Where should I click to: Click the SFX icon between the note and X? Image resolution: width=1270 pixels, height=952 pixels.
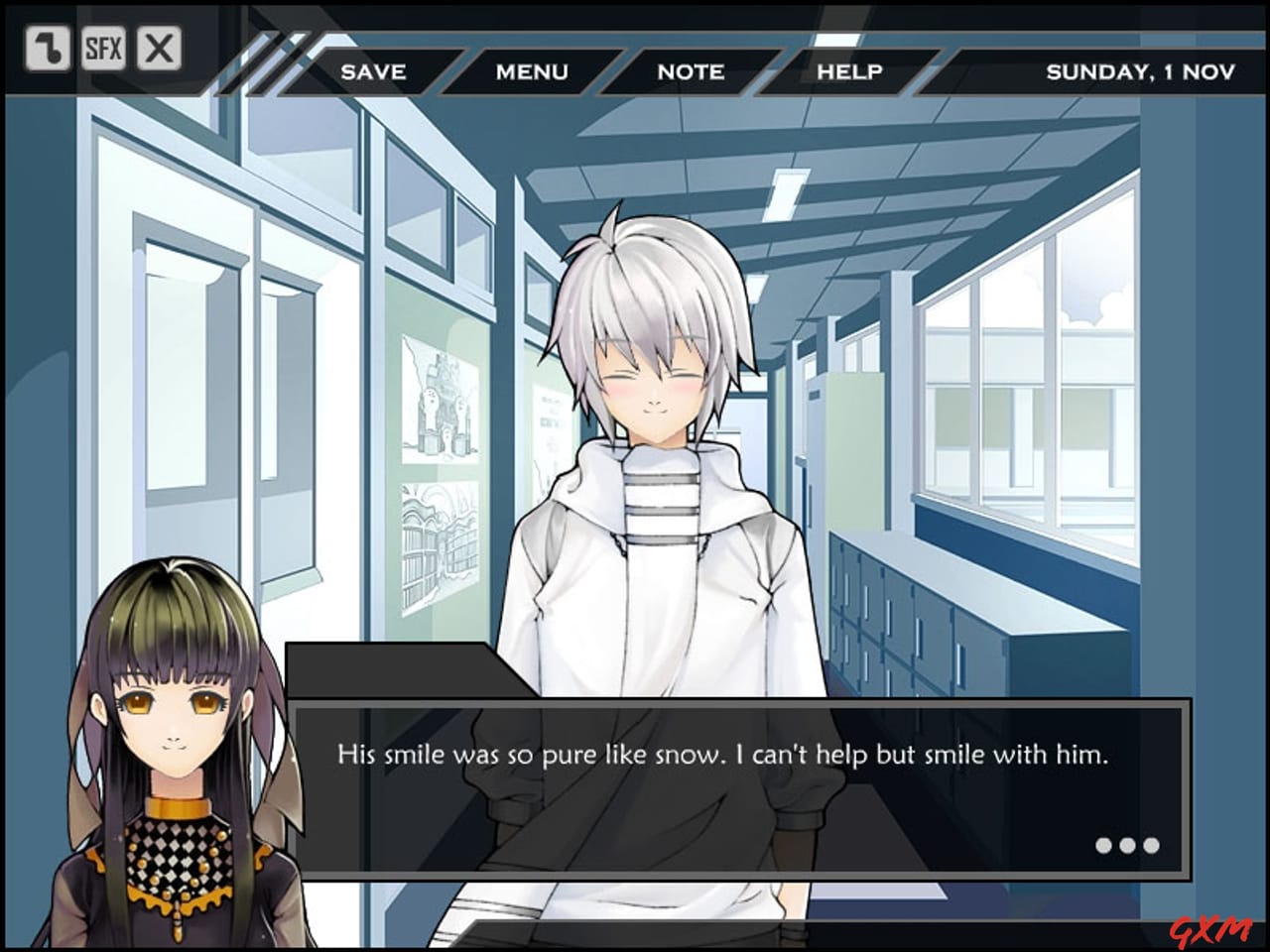(x=105, y=48)
